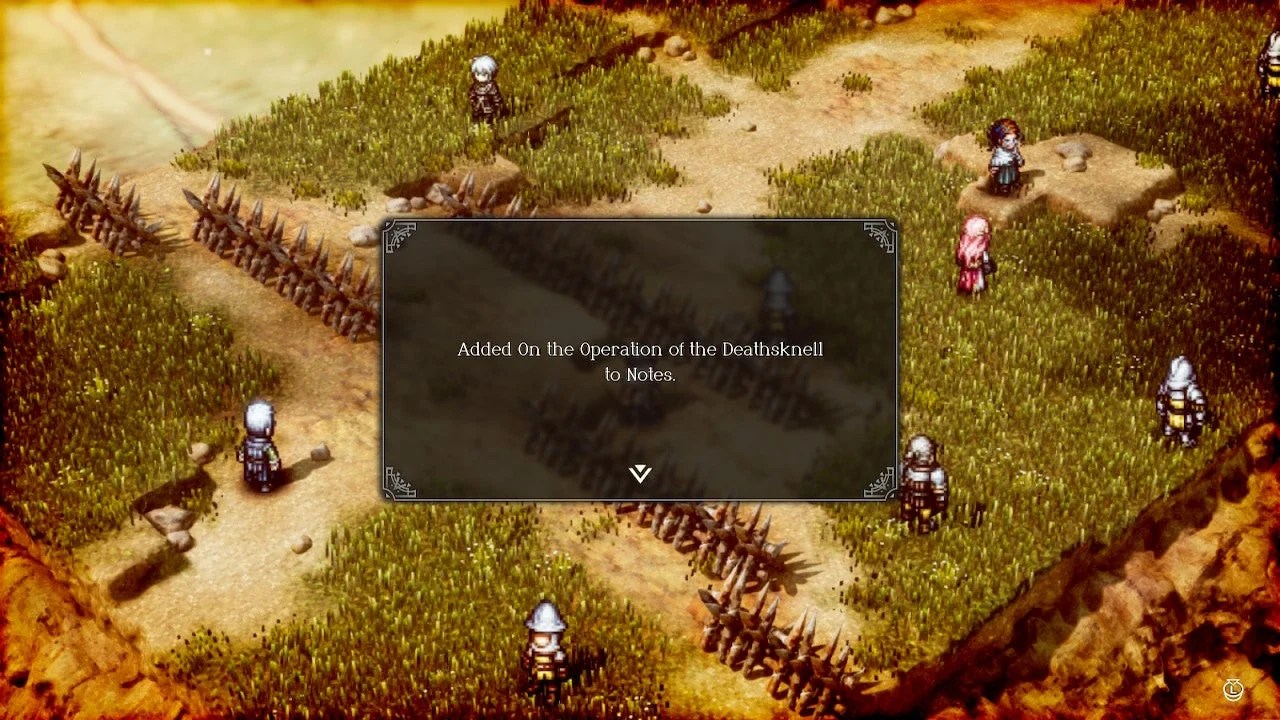Select the pink-haired traveler on the right
The height and width of the screenshot is (720, 1280).
[x=975, y=255]
